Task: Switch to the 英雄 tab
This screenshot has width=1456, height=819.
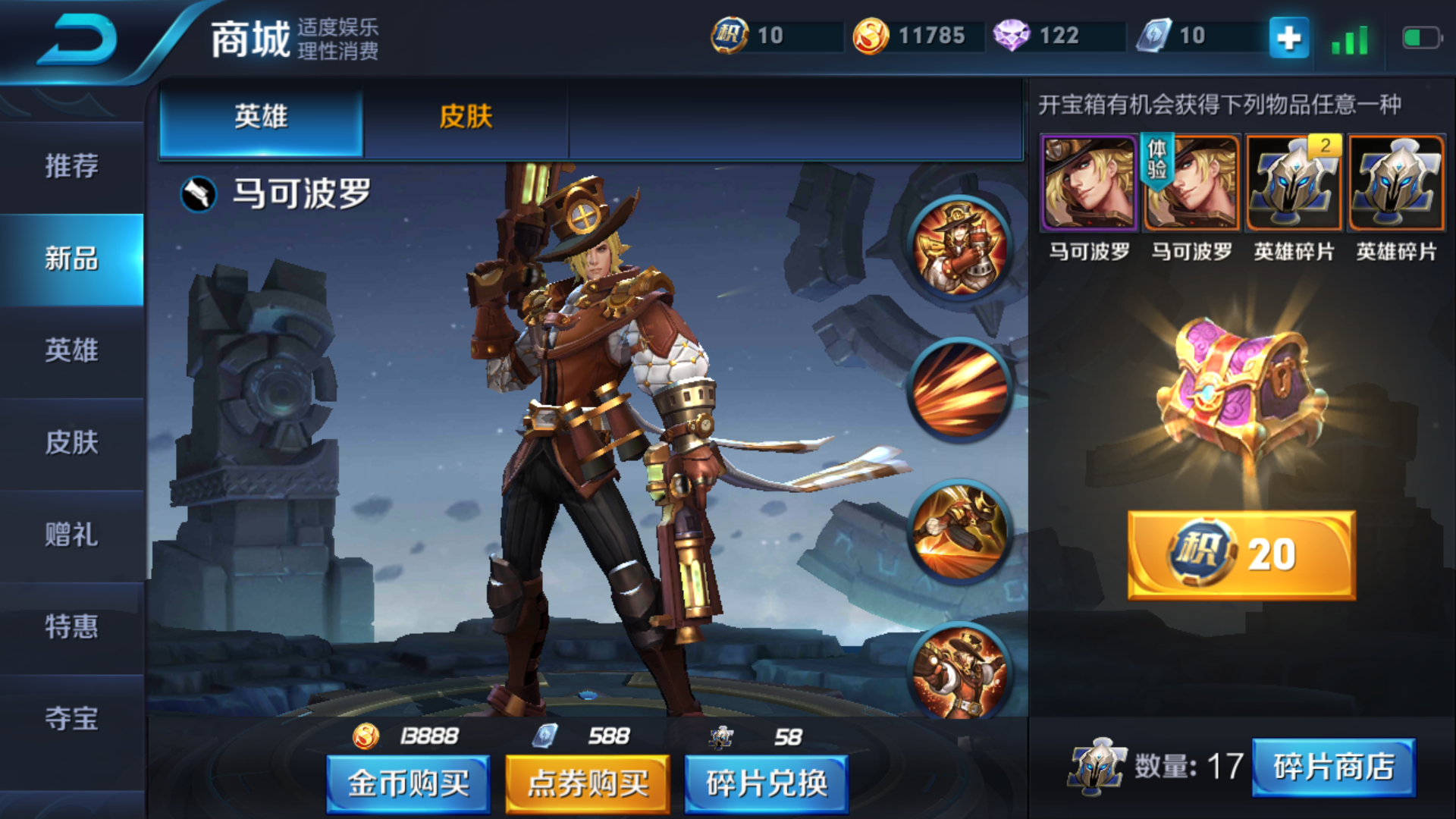Action: point(261,118)
